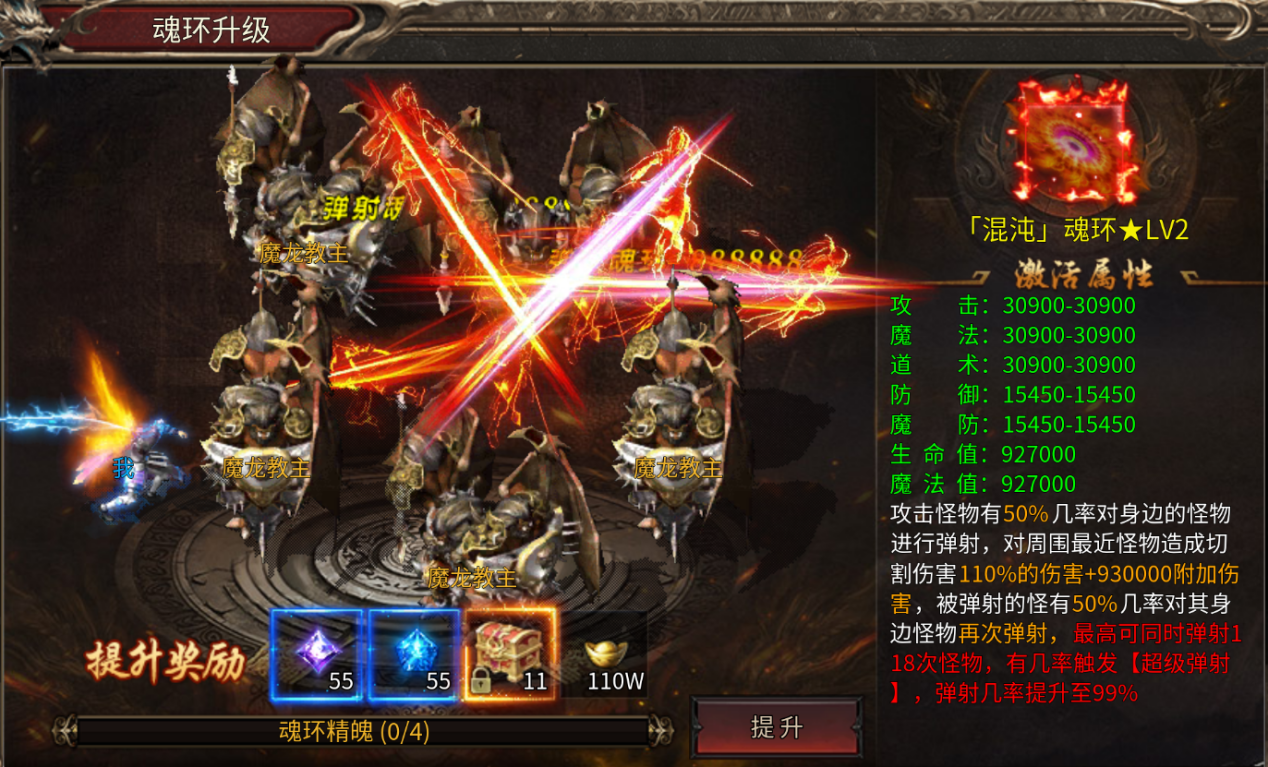Open the locked treasure chest reward
1268x767 pixels.
click(510, 654)
